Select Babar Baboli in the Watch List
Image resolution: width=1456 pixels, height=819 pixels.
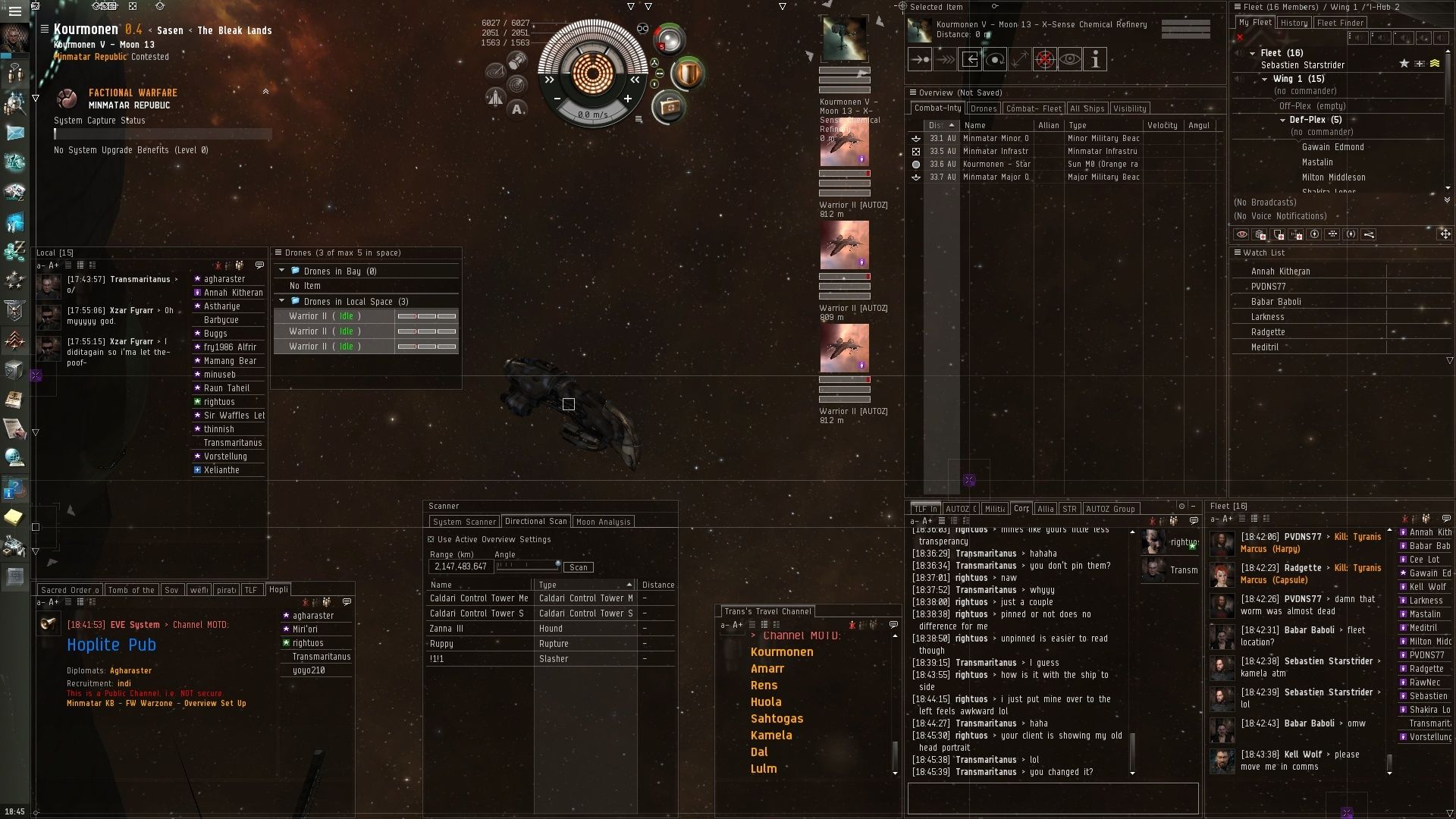1276,302
